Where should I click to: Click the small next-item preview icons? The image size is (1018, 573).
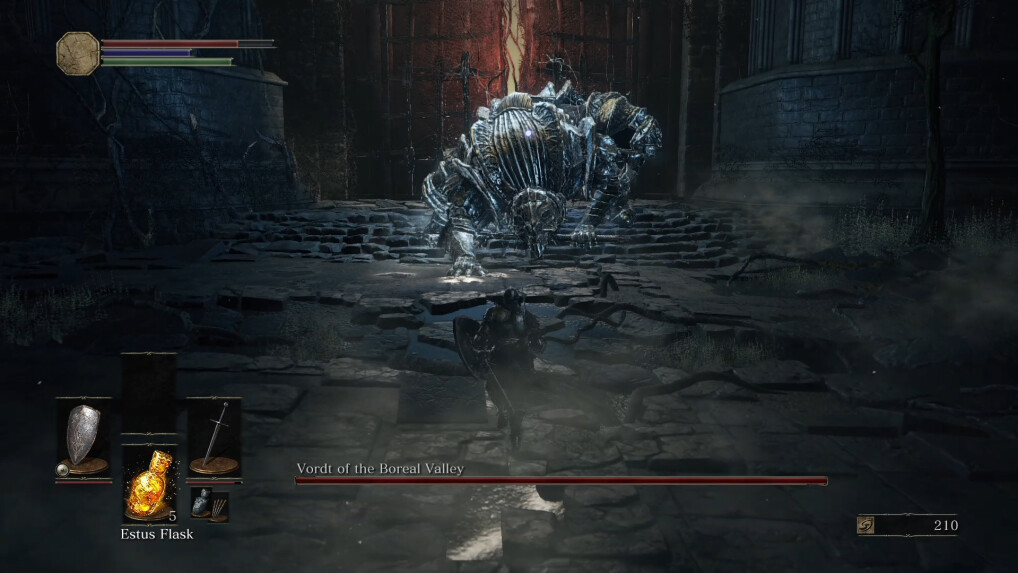point(210,505)
